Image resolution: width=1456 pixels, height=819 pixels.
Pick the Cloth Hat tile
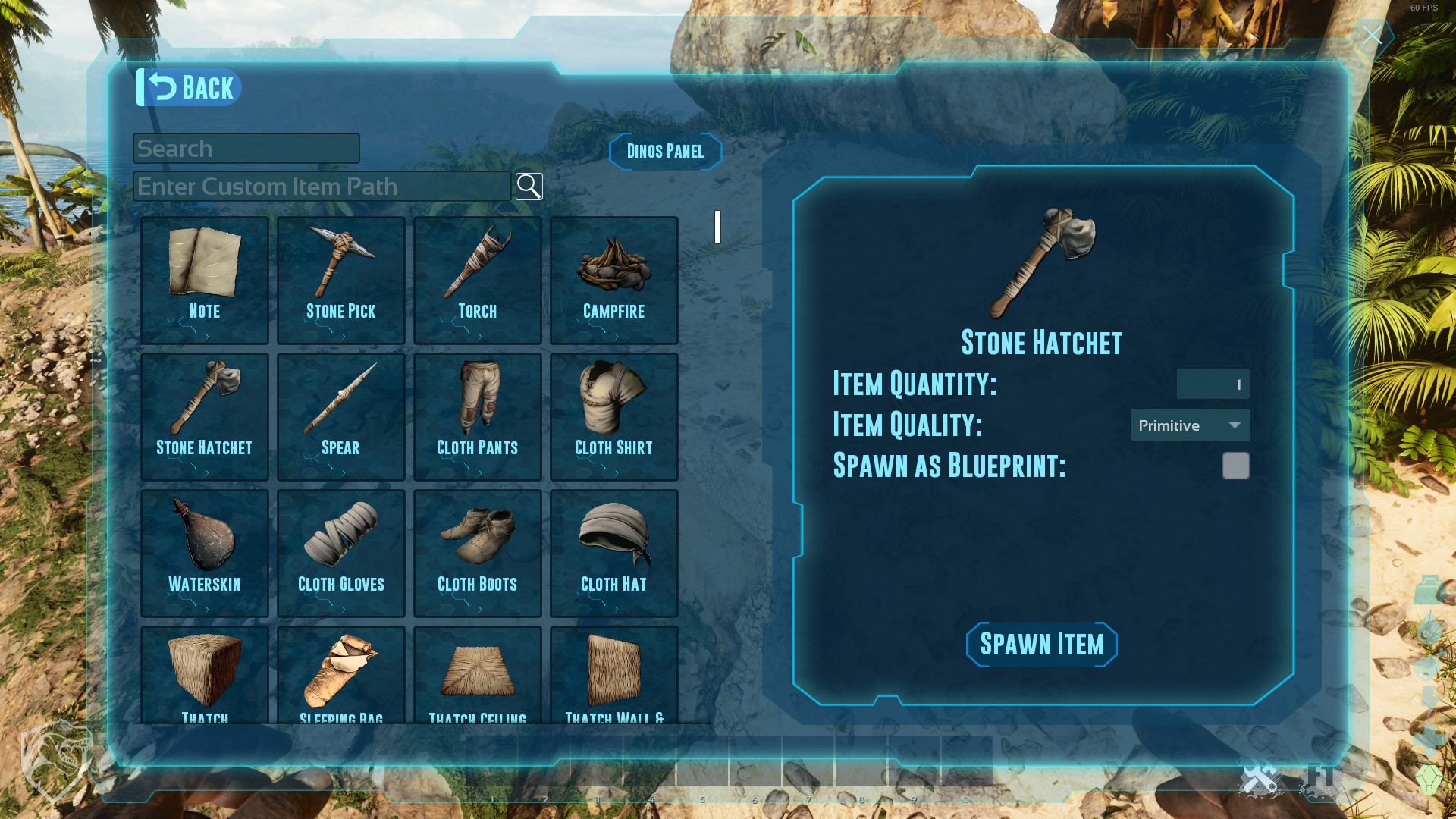(614, 553)
